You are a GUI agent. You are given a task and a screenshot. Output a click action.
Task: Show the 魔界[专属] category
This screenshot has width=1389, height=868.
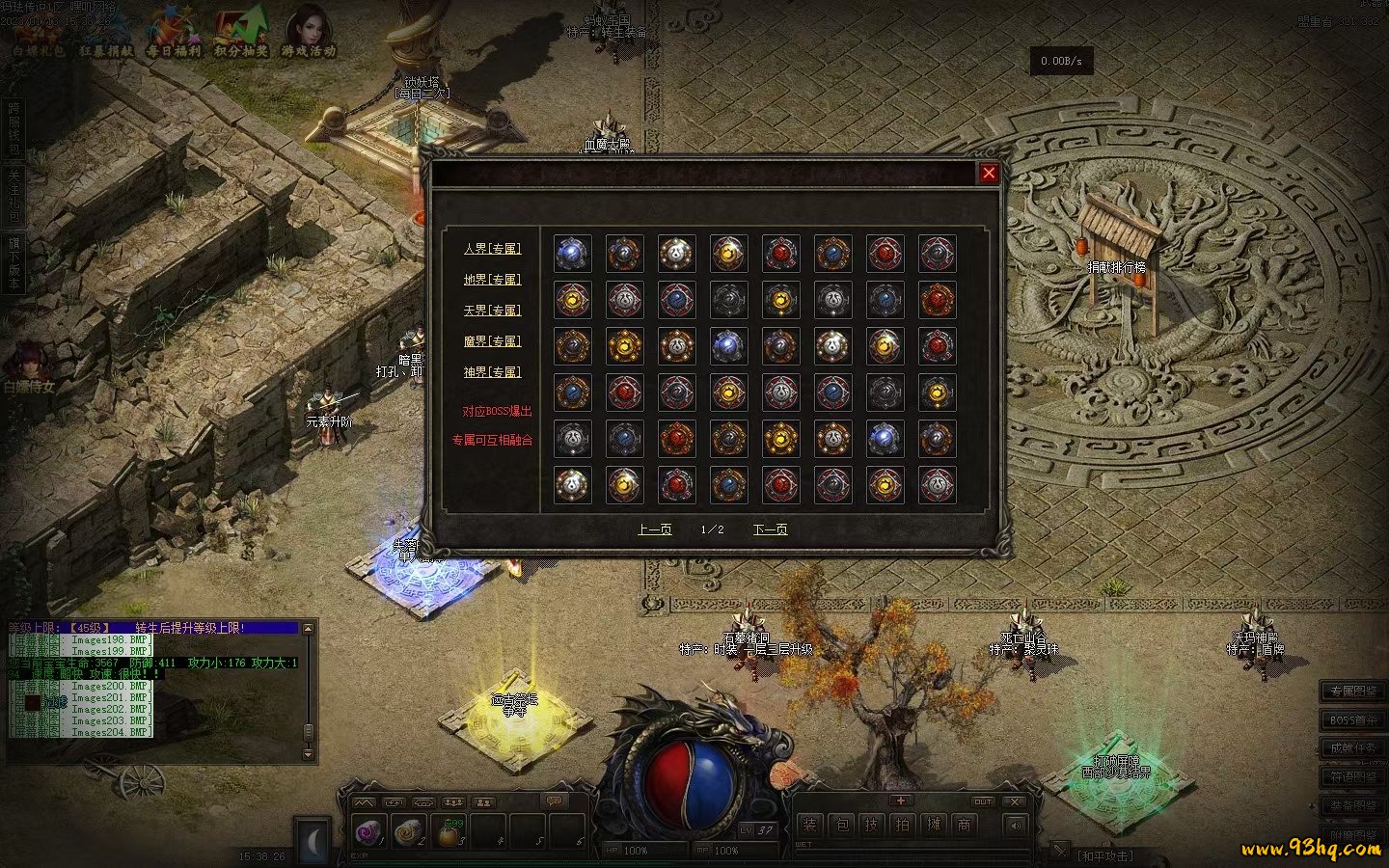click(x=492, y=341)
